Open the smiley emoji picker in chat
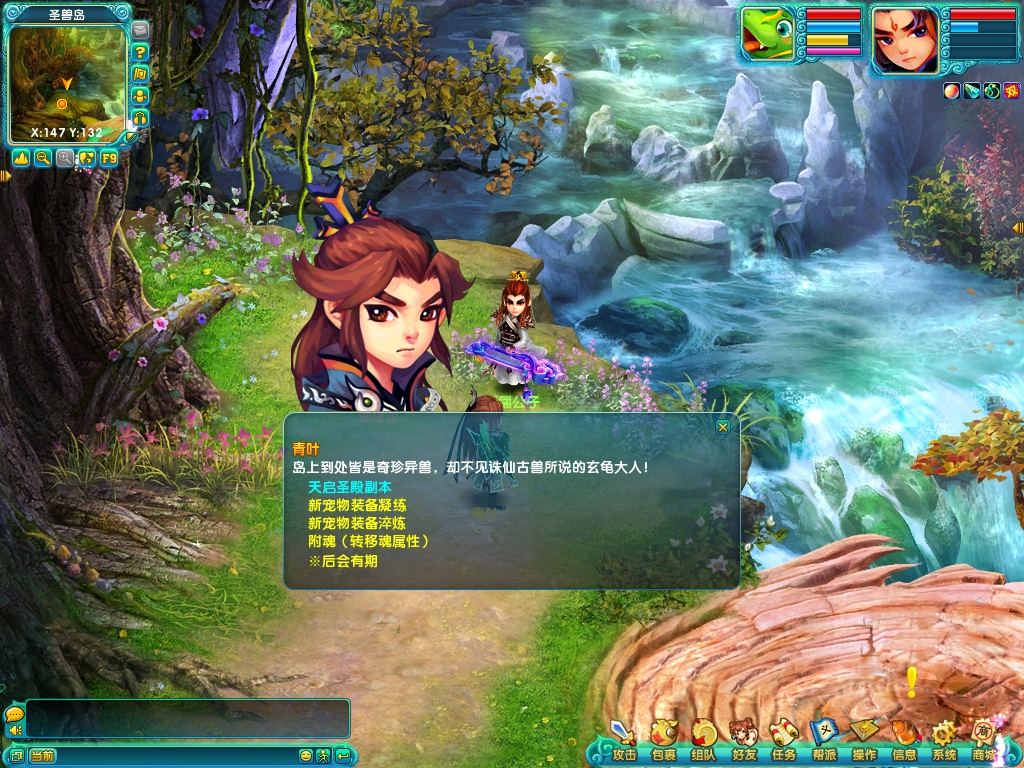 [x=306, y=756]
